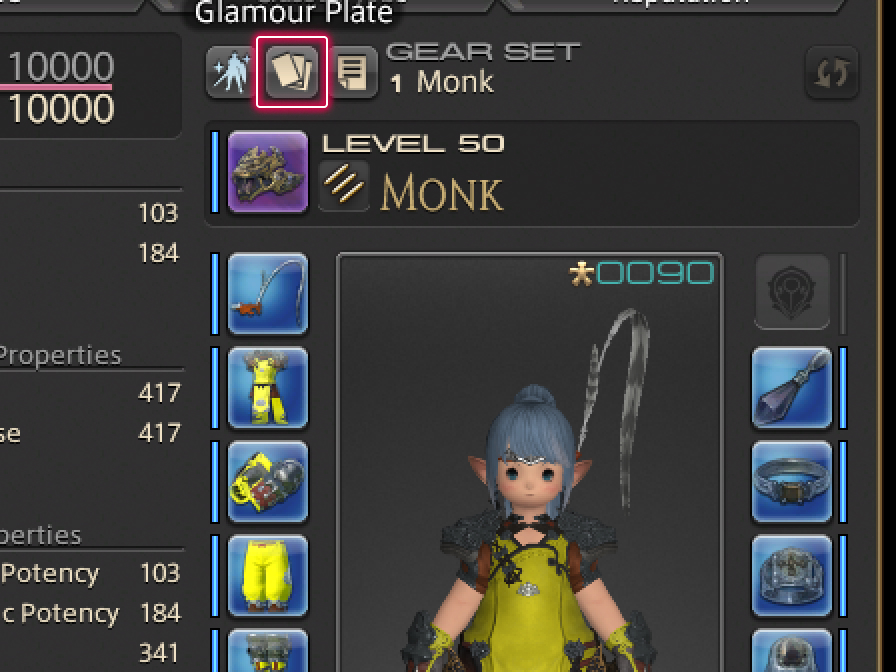Screen dimensions: 896x672
Task: Select the Monk weapon slot
Action: (268, 173)
